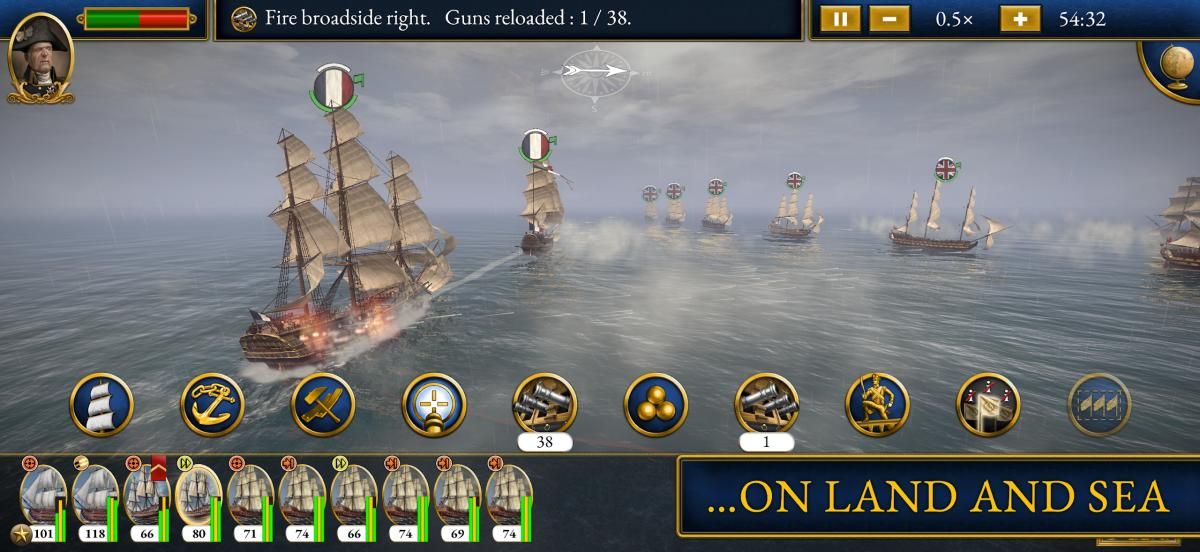This screenshot has height=552, width=1200.
Task: Click the admiral portrait
Action: [40, 60]
